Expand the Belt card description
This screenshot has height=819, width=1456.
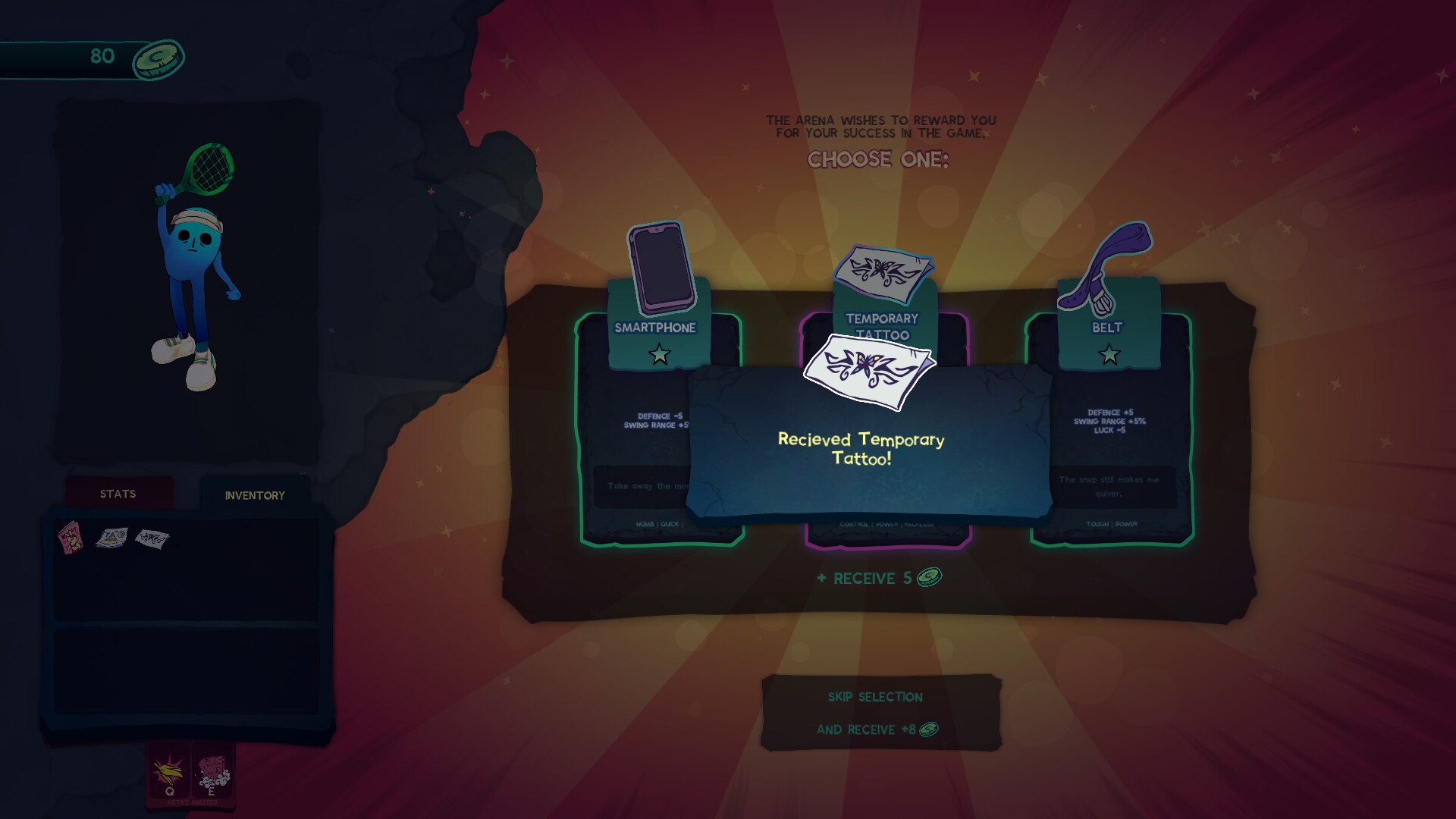(1107, 486)
